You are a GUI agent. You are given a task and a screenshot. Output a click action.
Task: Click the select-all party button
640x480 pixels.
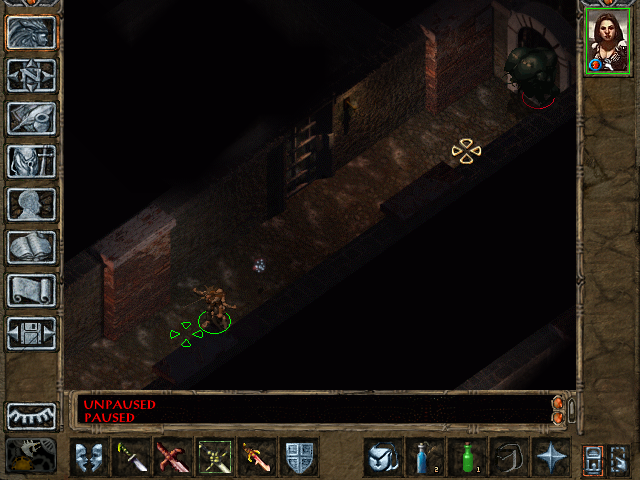pos(619,458)
